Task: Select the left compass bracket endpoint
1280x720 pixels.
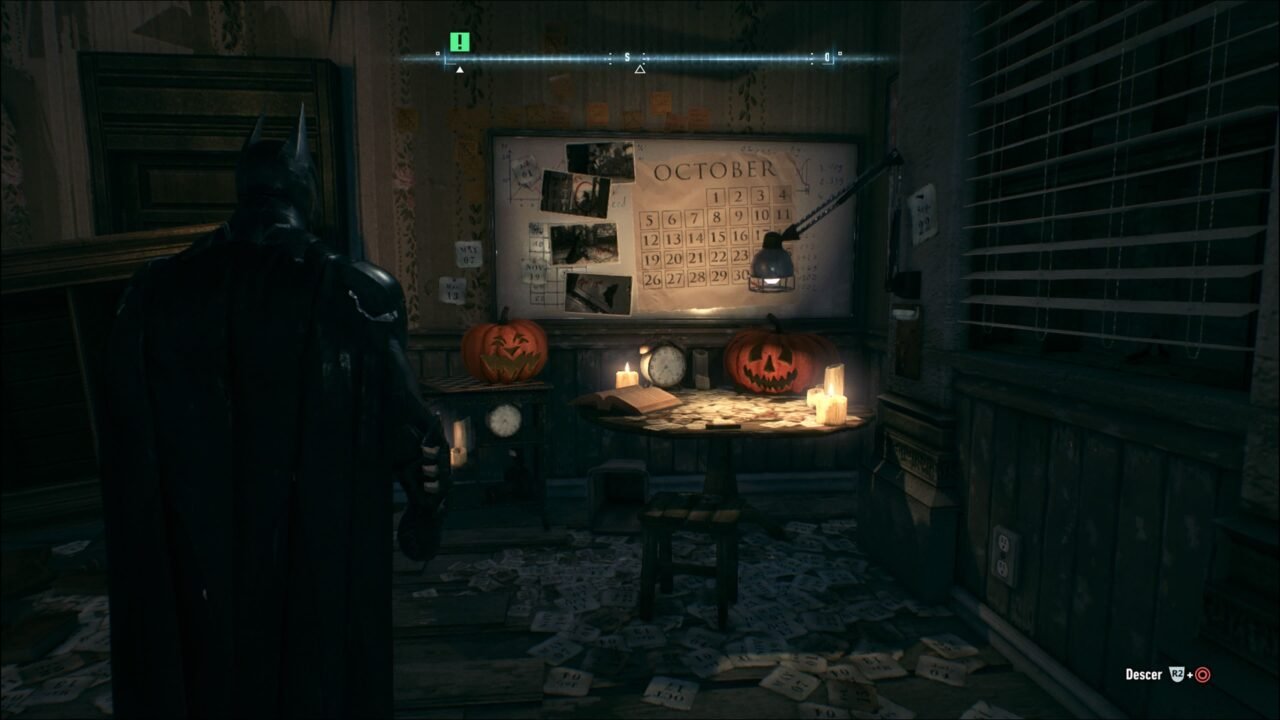Action: (x=446, y=60)
